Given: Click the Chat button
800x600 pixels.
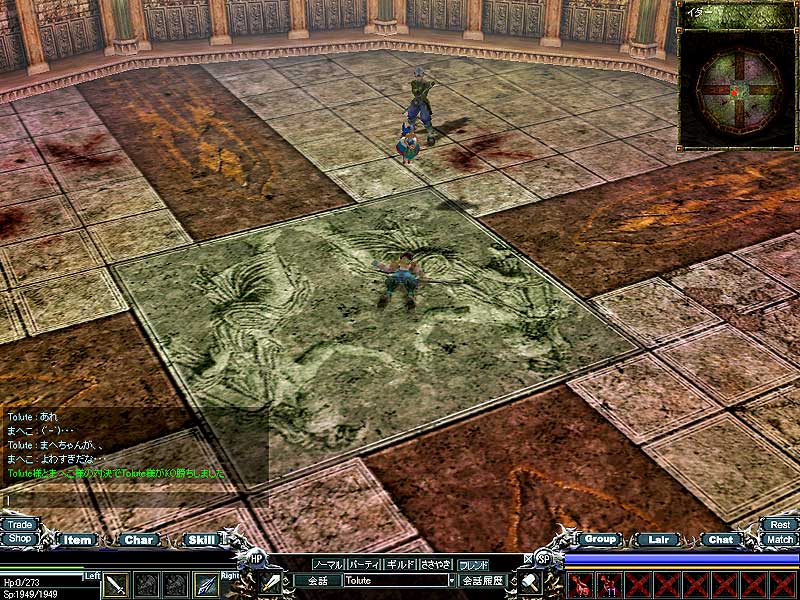Looking at the screenshot, I should pyautogui.click(x=720, y=539).
